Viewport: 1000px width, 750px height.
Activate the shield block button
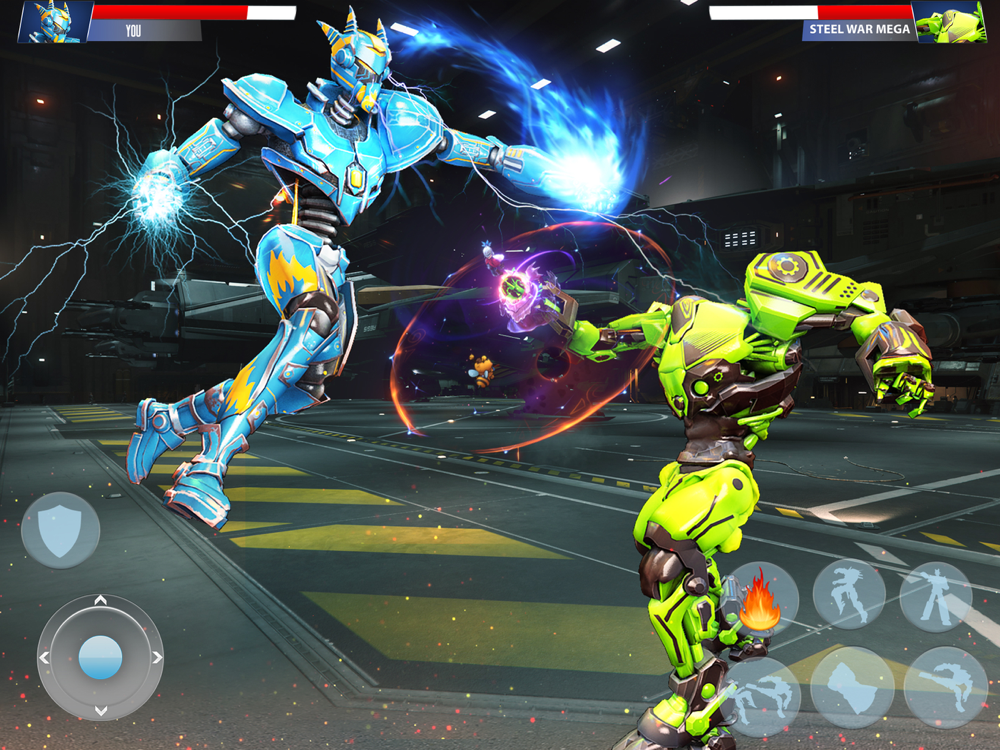tap(60, 530)
